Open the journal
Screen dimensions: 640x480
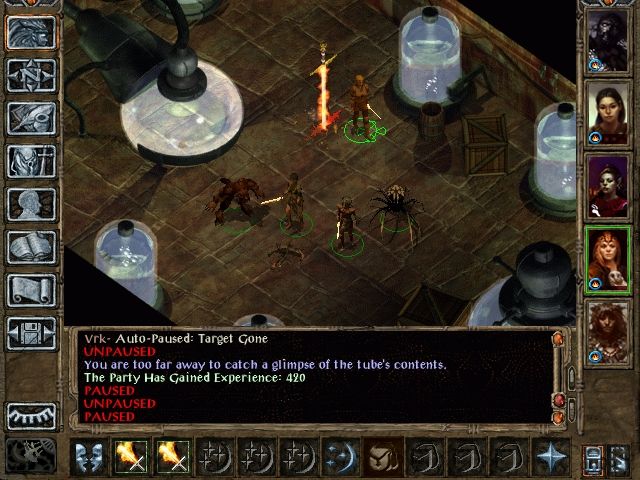click(30, 118)
